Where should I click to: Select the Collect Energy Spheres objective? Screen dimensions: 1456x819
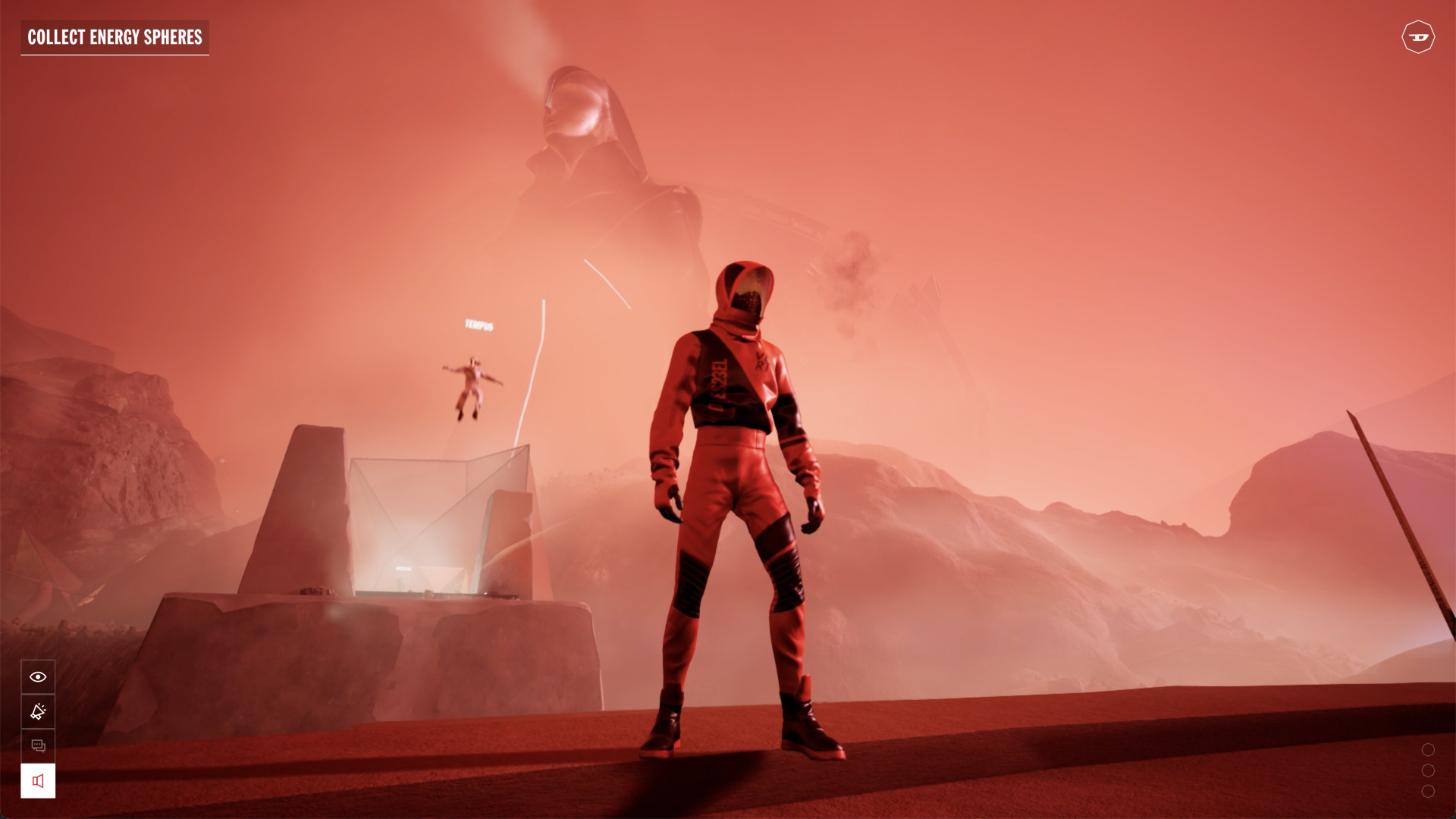(x=115, y=37)
